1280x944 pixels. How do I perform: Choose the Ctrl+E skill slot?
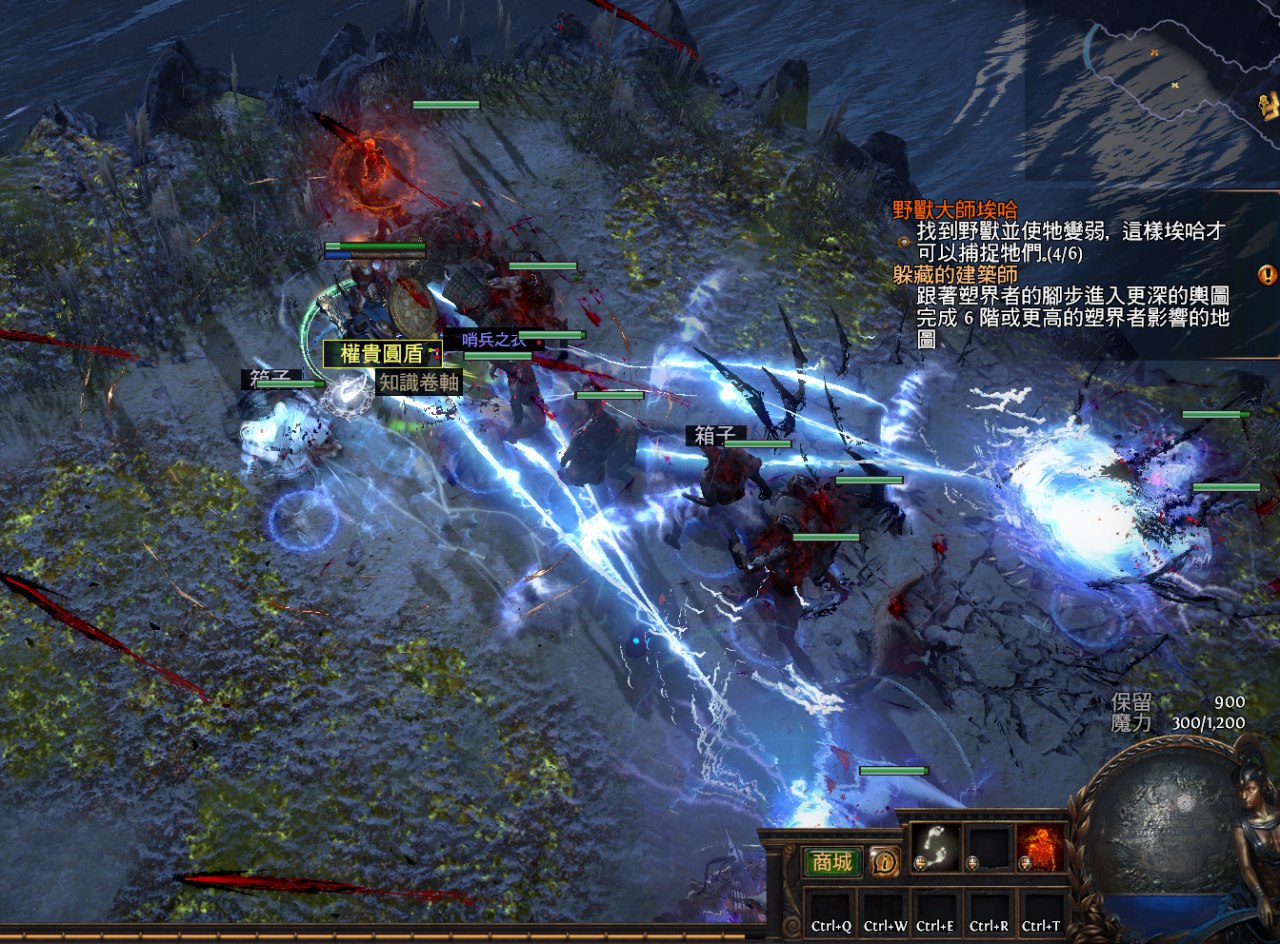(936, 913)
